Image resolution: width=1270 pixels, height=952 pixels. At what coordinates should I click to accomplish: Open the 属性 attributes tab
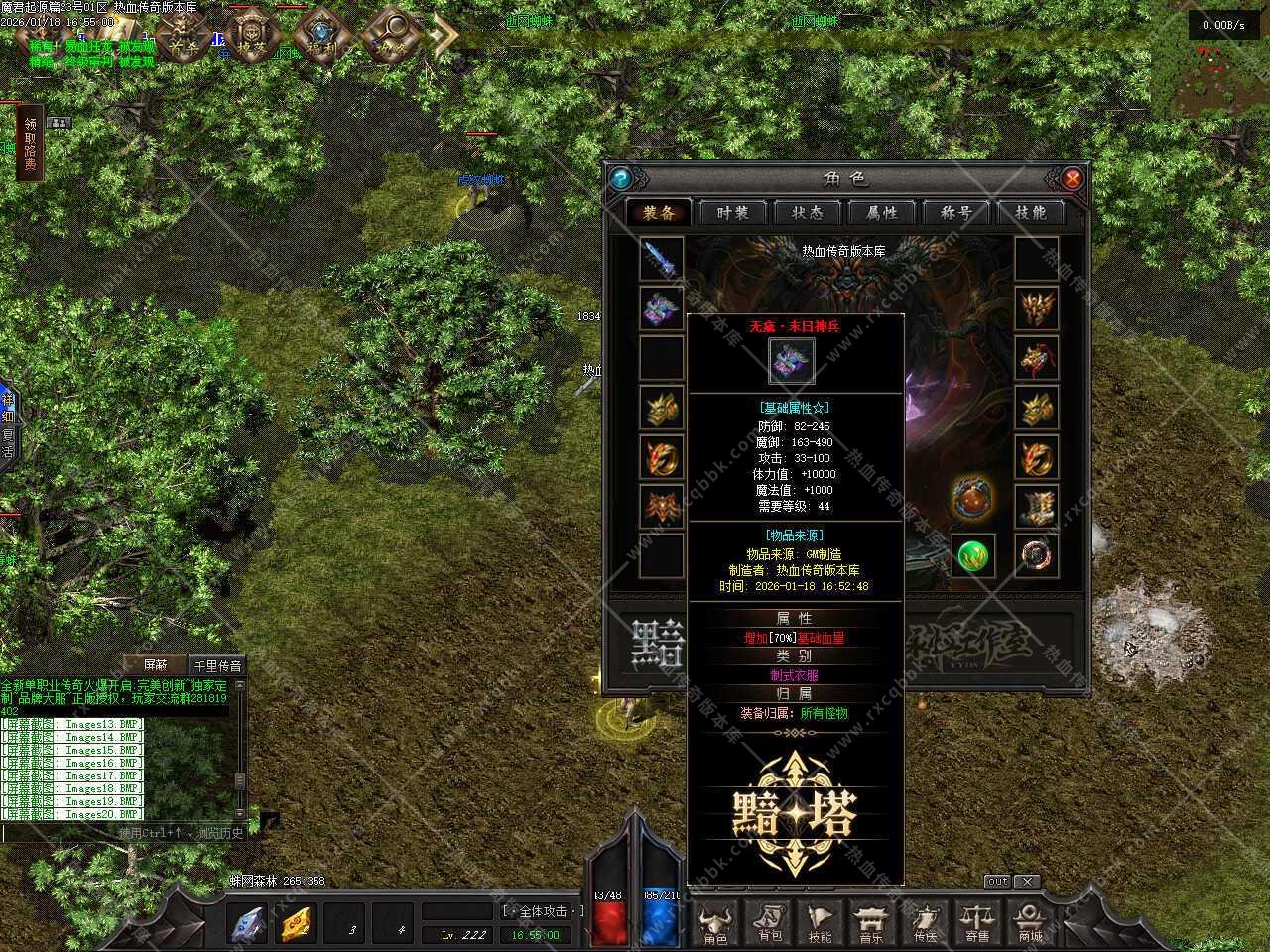point(881,213)
